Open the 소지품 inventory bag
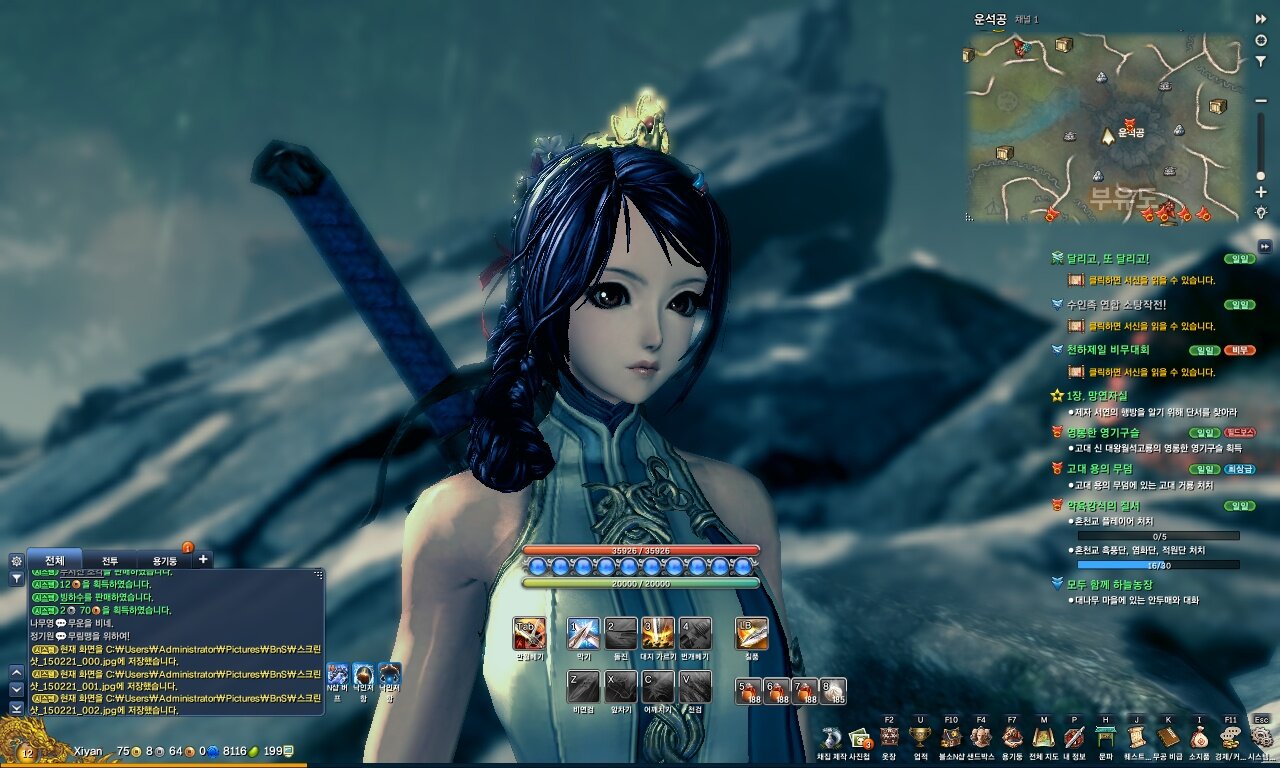This screenshot has width=1280, height=768. point(1198,738)
